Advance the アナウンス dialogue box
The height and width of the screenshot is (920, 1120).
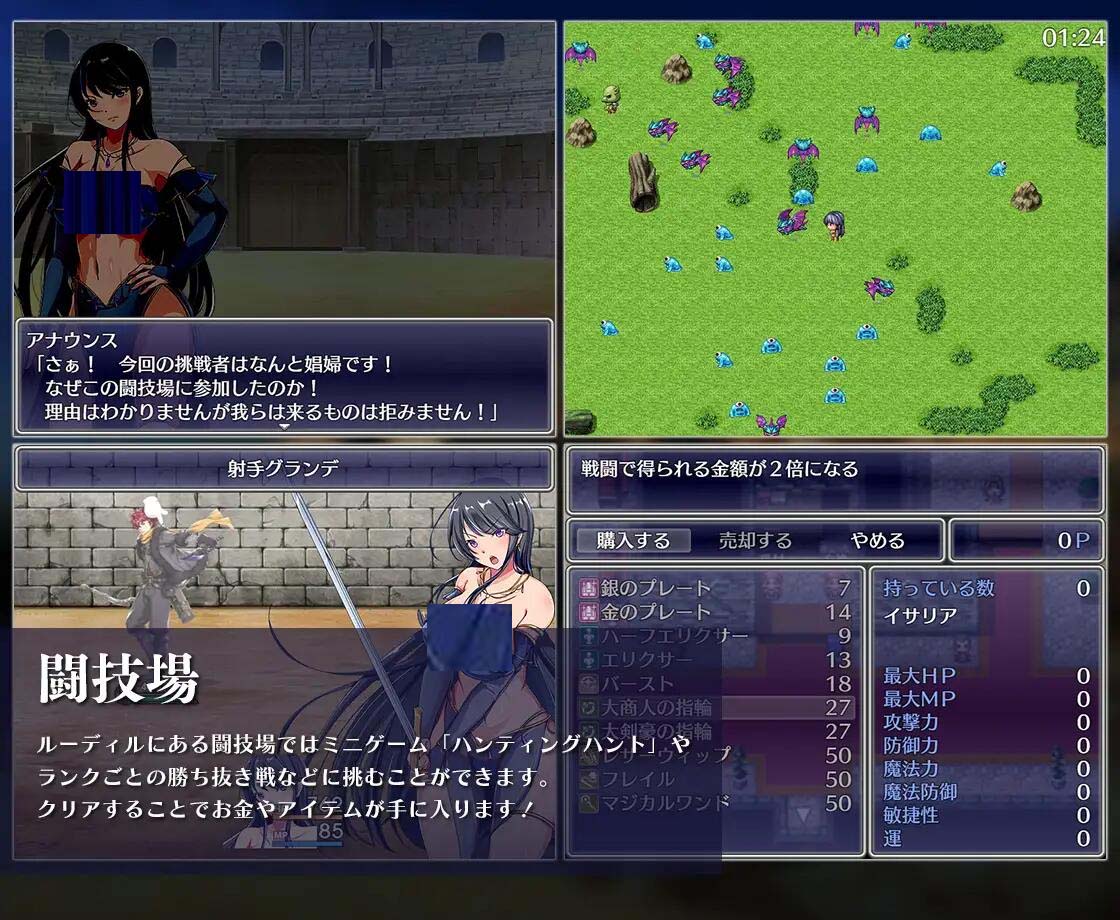(x=284, y=378)
